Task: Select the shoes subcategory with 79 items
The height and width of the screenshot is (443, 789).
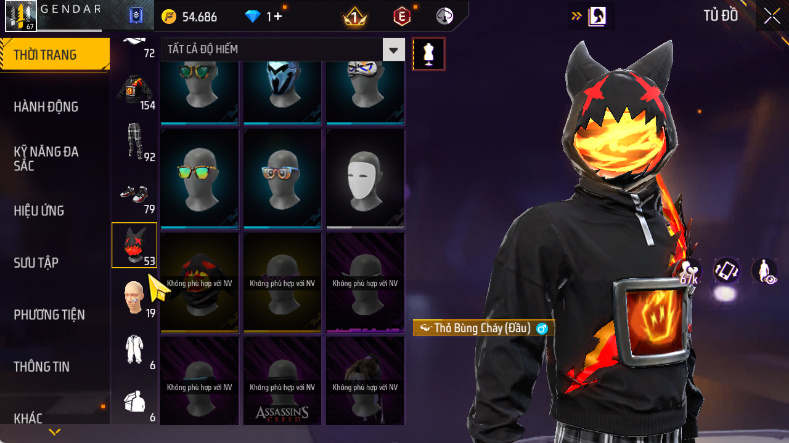Action: point(134,194)
